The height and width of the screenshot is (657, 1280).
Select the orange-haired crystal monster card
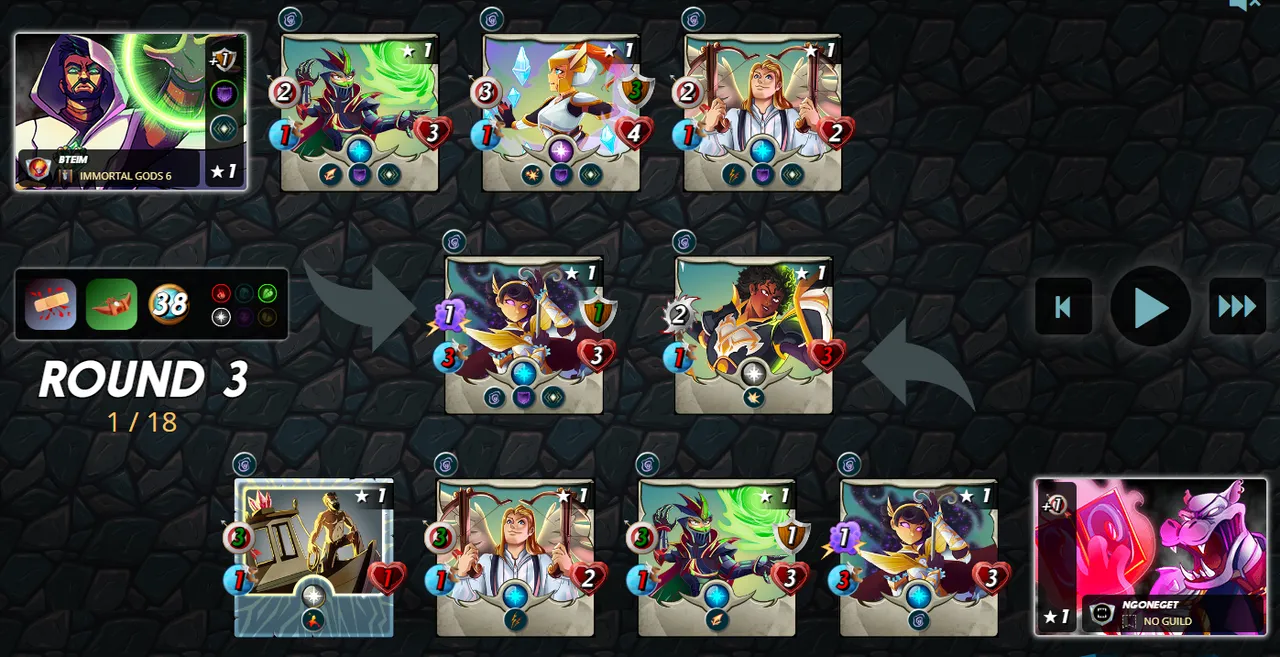click(561, 112)
